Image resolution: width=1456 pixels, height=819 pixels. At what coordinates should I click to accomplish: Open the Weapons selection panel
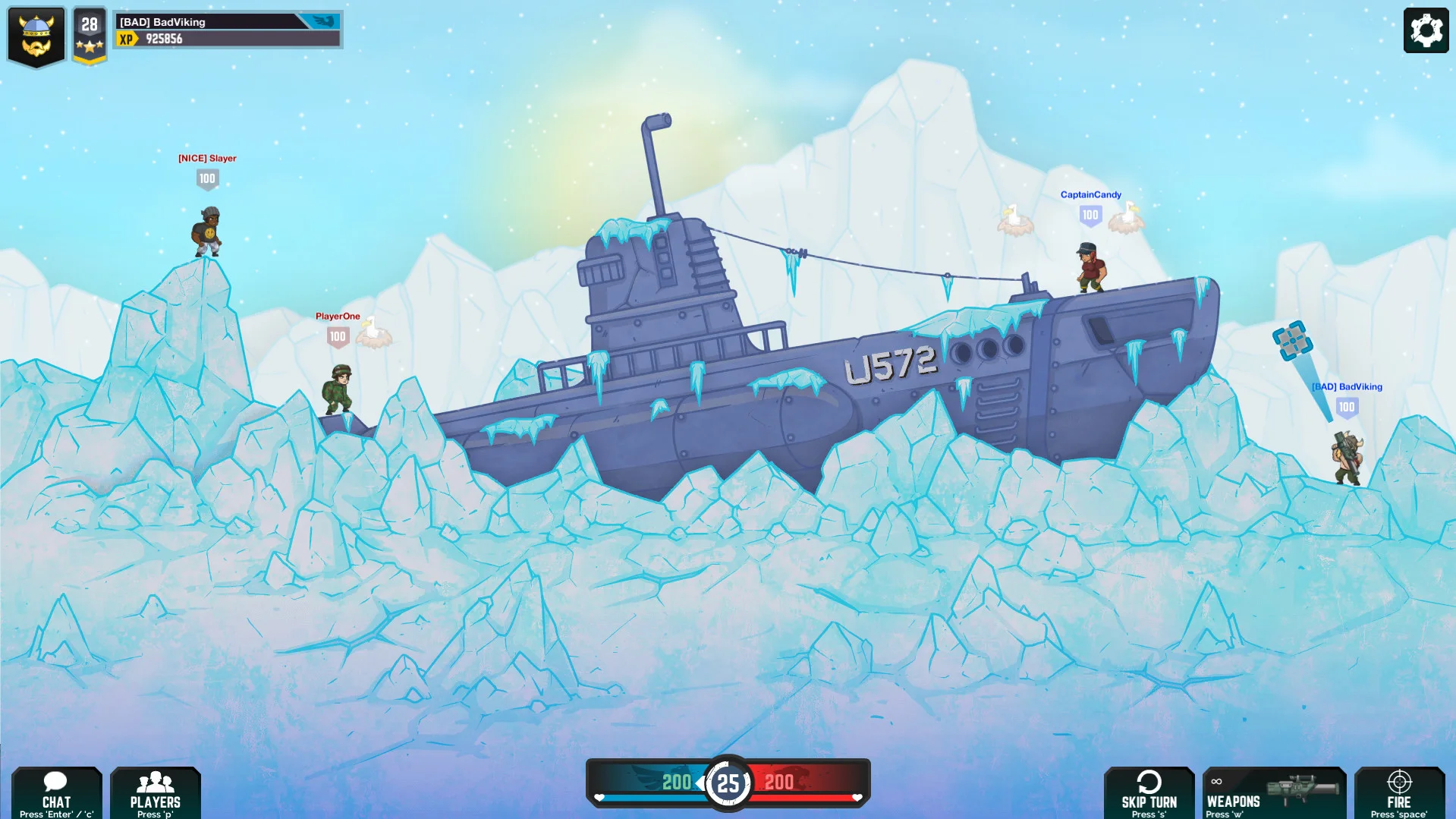(1274, 793)
